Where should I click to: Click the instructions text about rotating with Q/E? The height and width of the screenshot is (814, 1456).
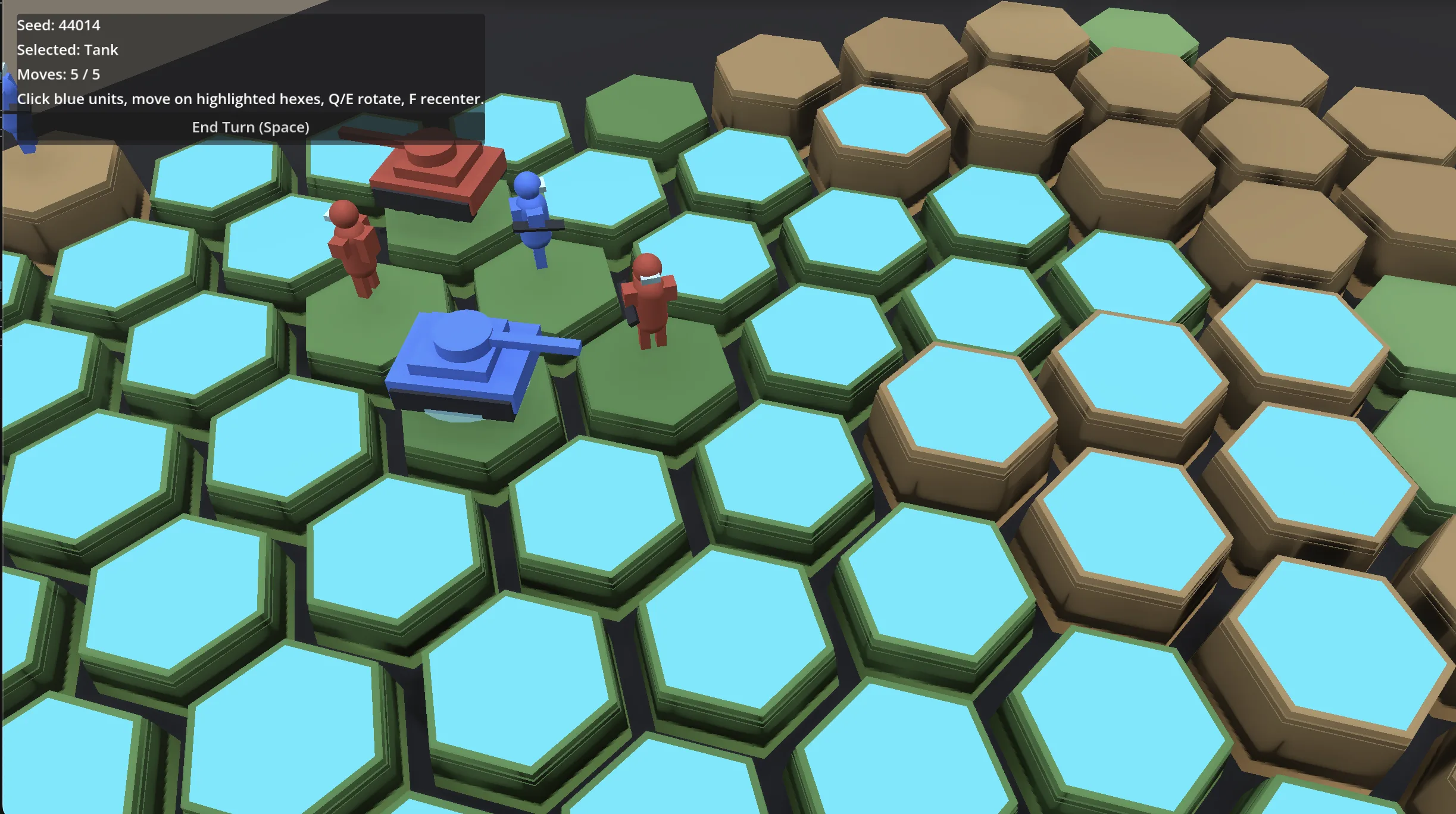(250, 99)
